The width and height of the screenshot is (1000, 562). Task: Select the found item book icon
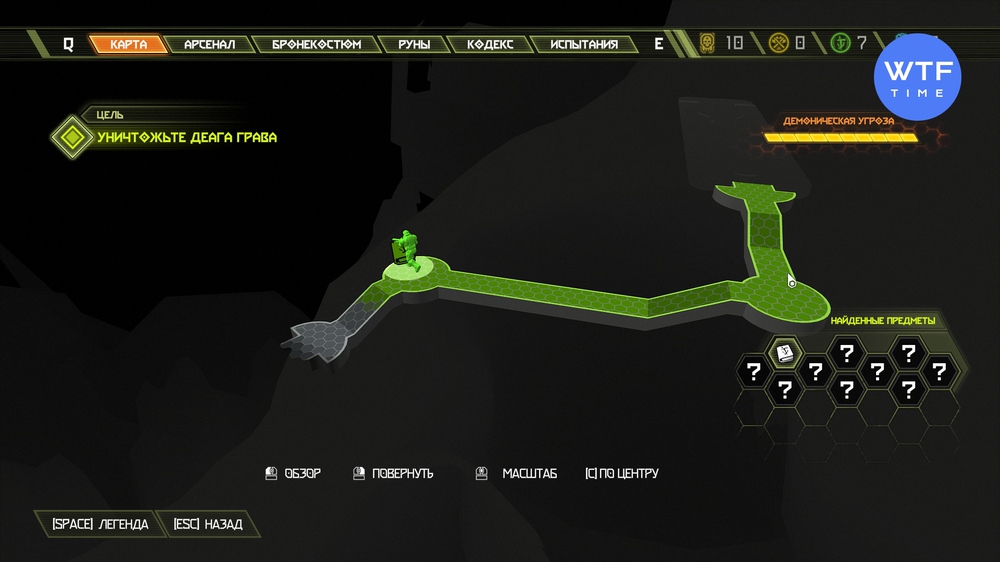pos(785,353)
